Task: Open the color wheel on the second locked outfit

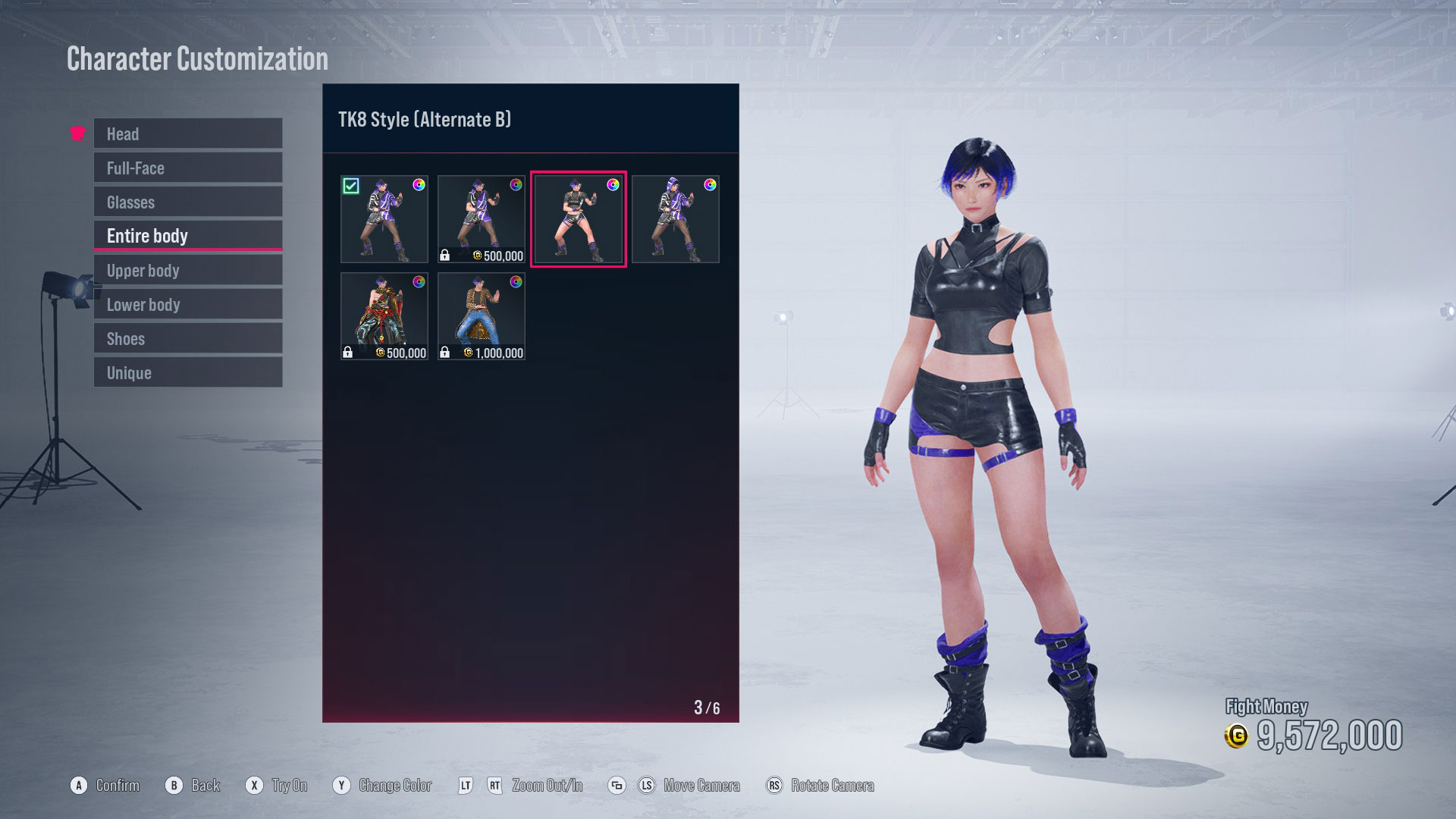Action: pos(516,184)
